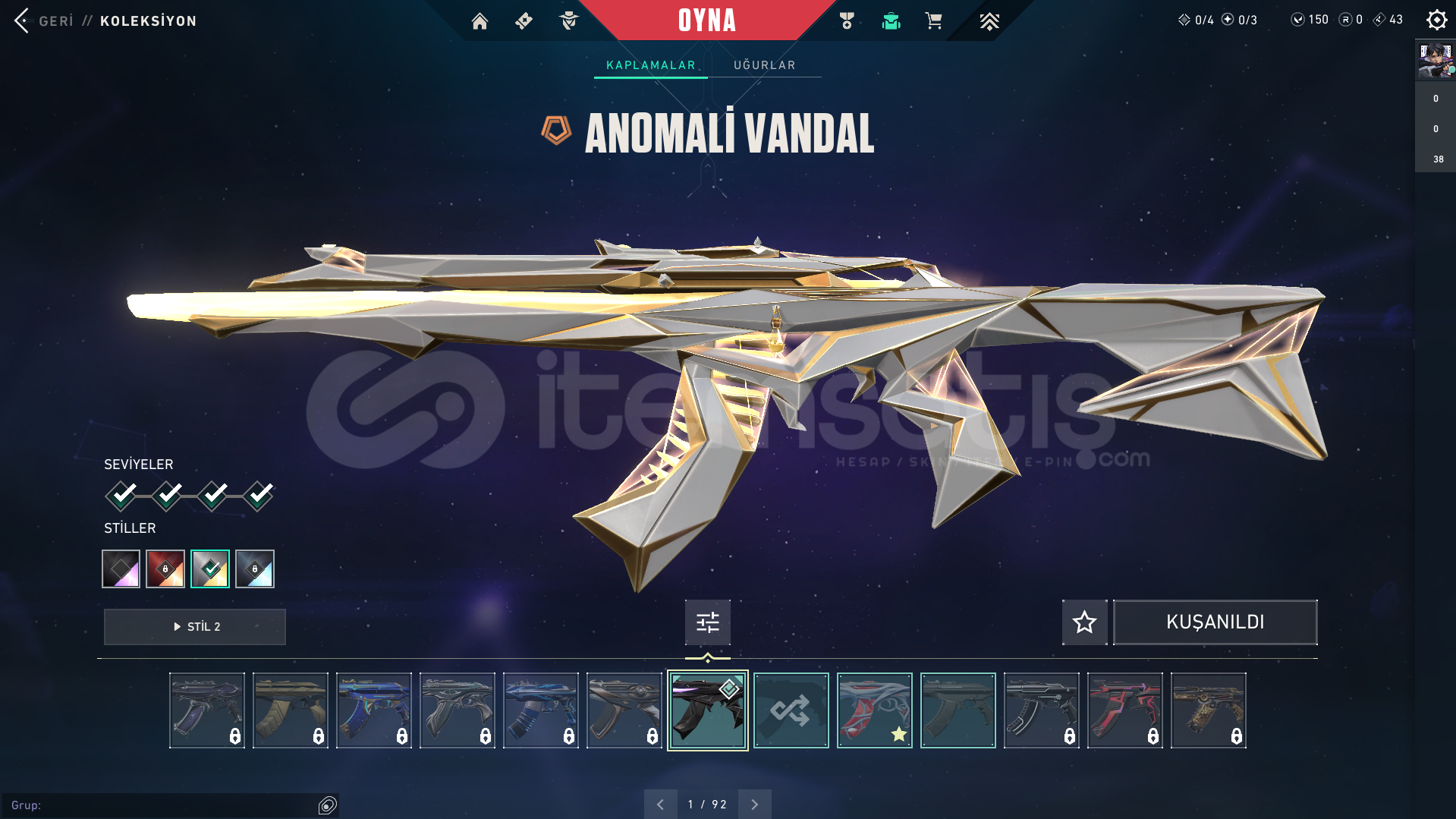
Task: Select the first SEVİYELER level checkmark
Action: click(121, 495)
